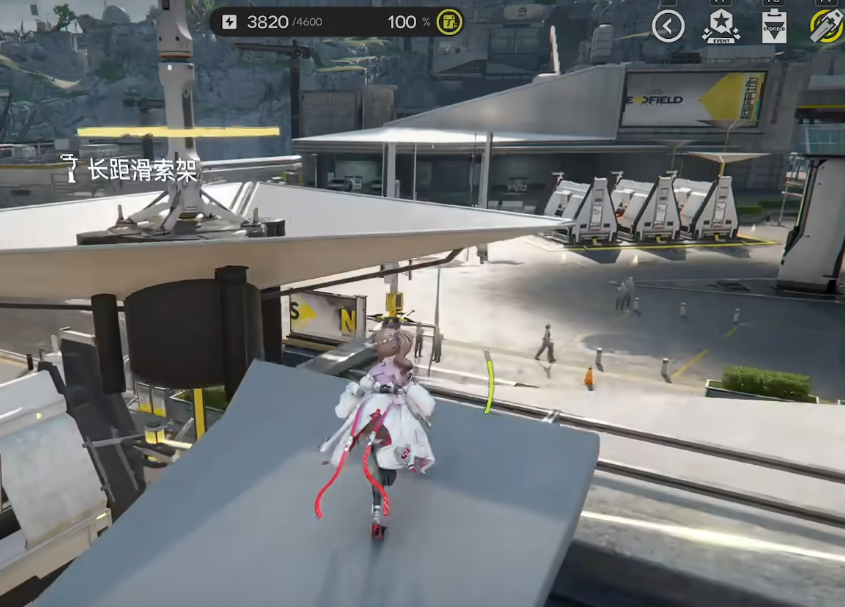Click the back arrow circle button
The image size is (845, 607).
pyautogui.click(x=668, y=26)
